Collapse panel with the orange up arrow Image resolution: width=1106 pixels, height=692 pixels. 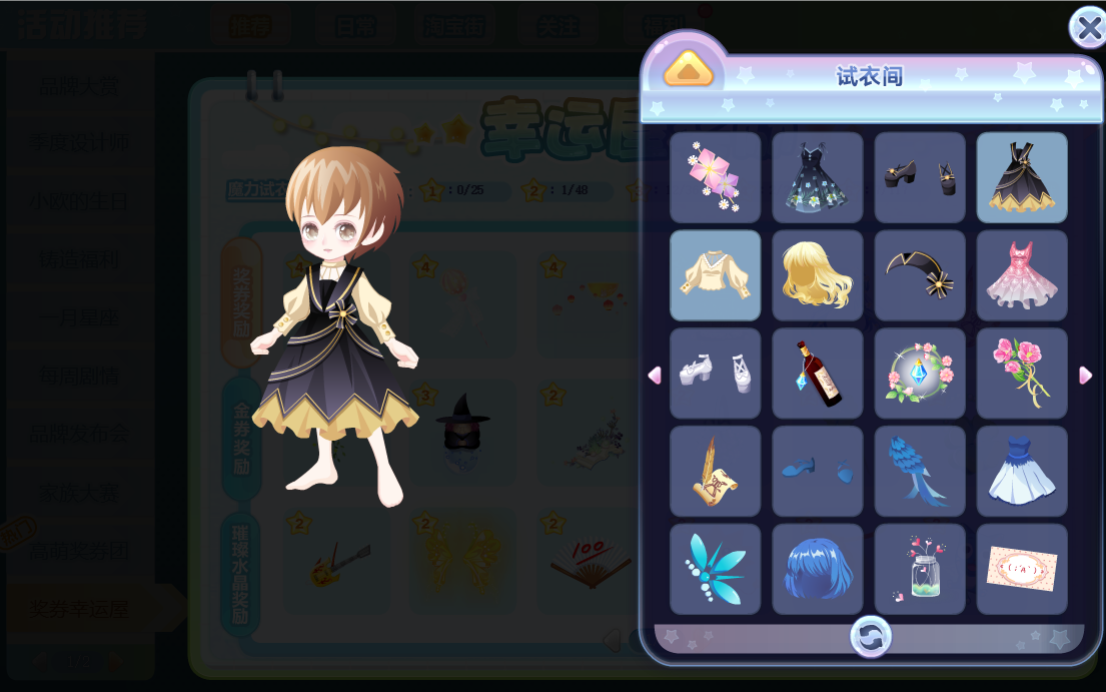click(689, 68)
